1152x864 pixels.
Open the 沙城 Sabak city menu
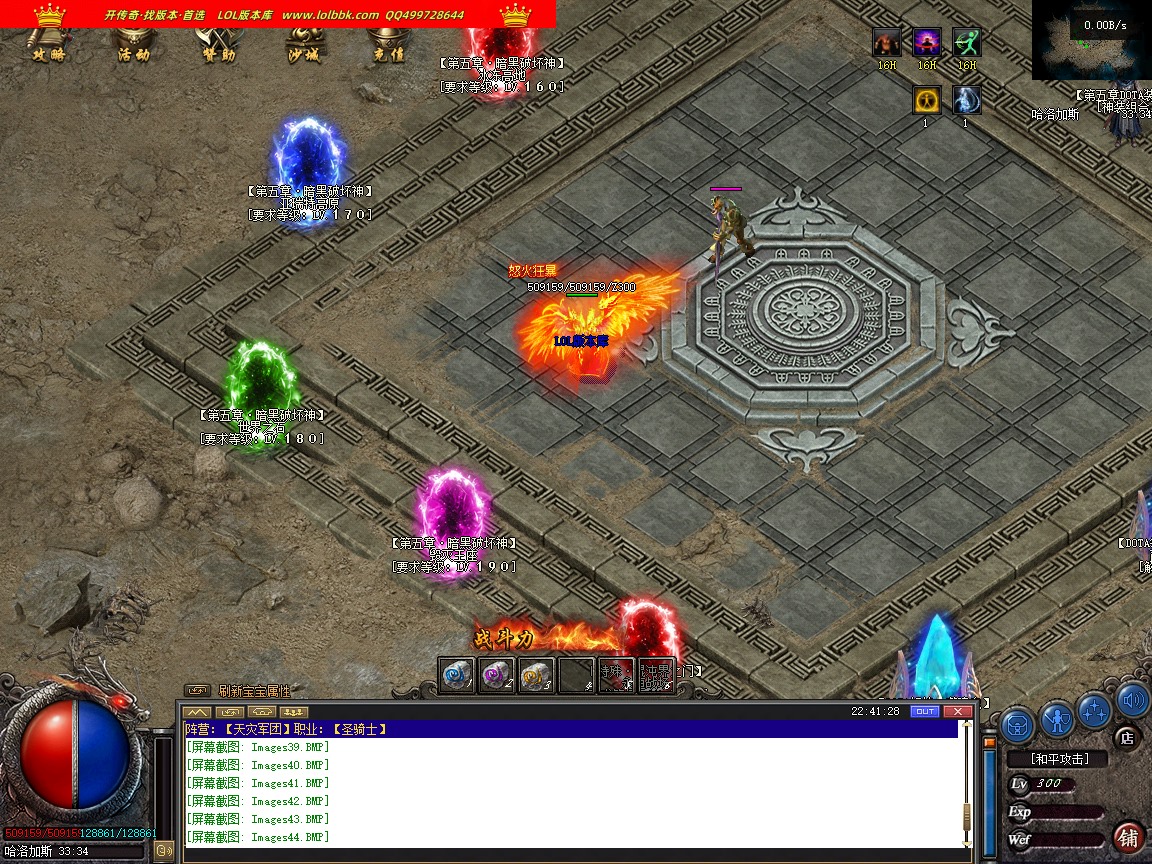click(304, 47)
